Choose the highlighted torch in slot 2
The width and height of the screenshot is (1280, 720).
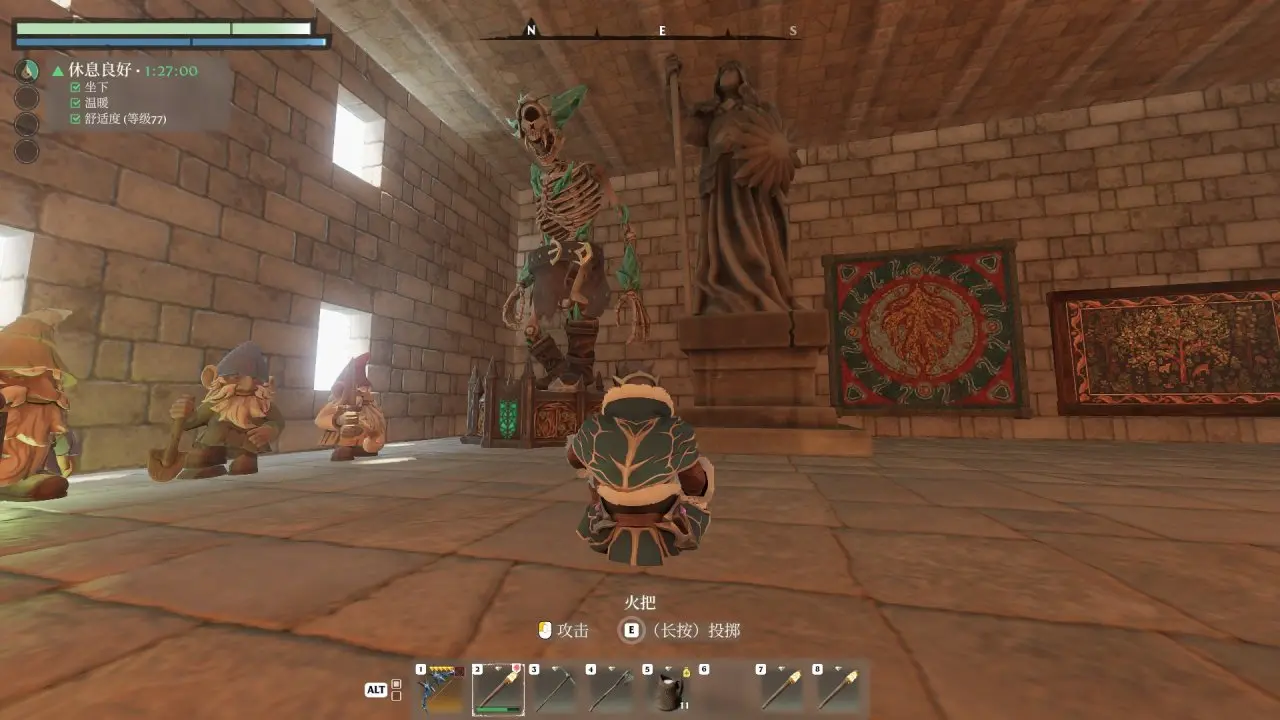point(498,689)
